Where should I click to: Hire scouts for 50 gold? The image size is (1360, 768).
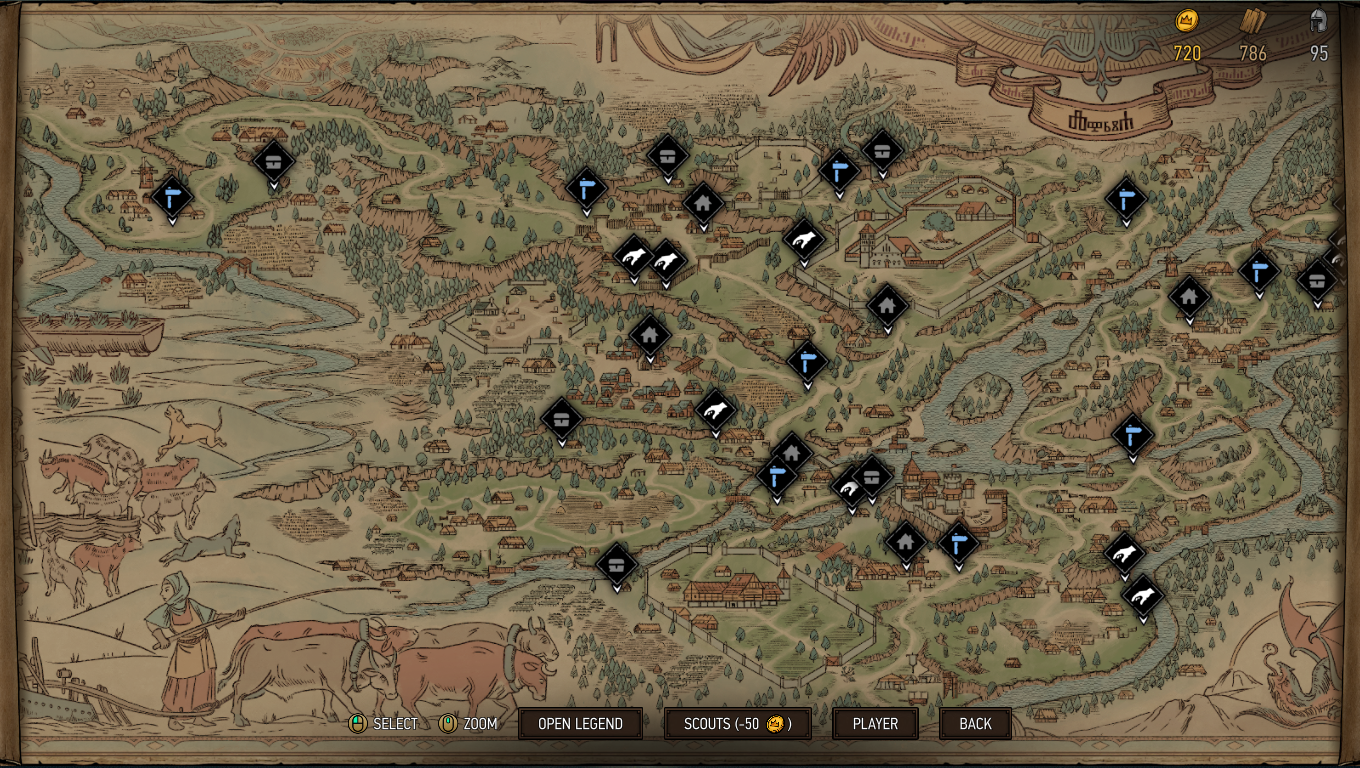click(x=737, y=723)
